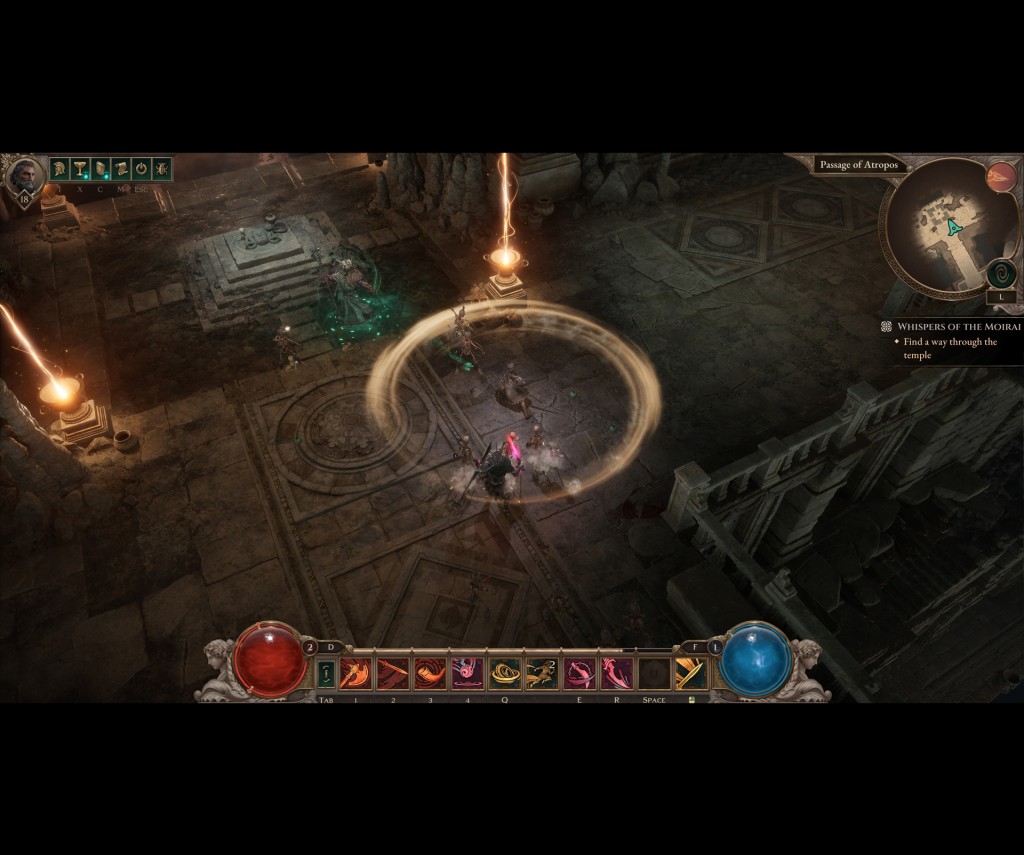Use the sword thrust skill
The height and width of the screenshot is (855, 1024).
pyautogui.click(x=393, y=674)
